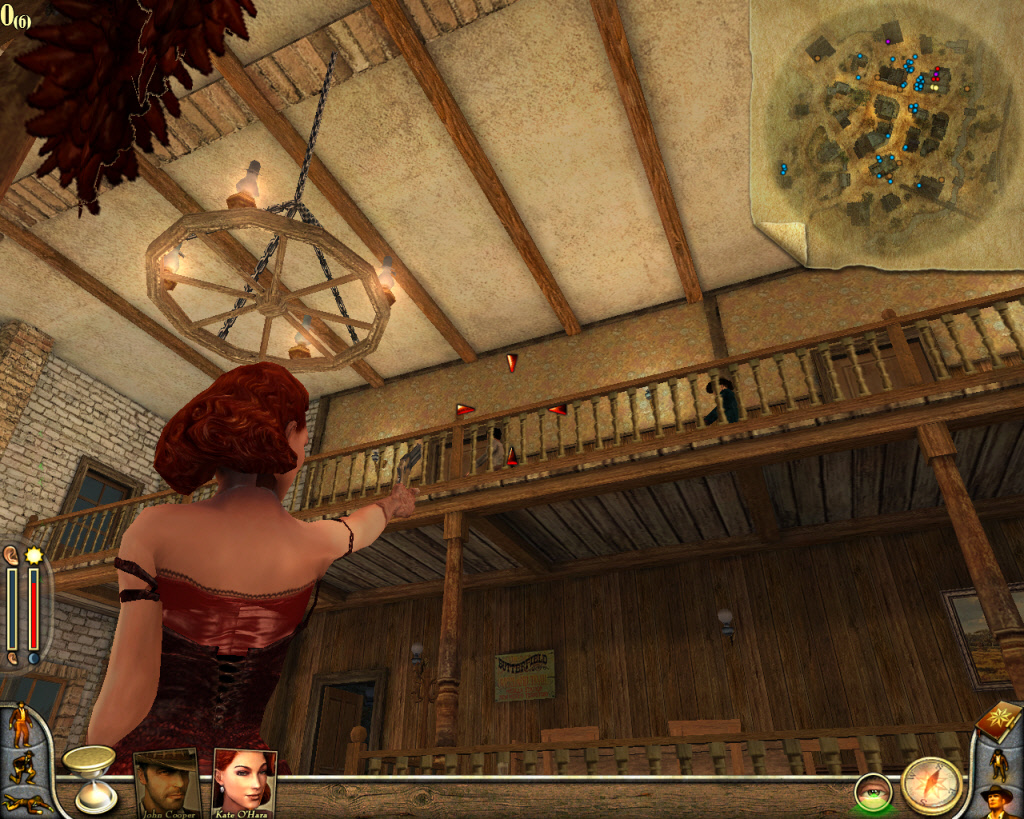Click the hat-wearing head view icon
Image resolution: width=1024 pixels, height=819 pixels.
pos(996,801)
